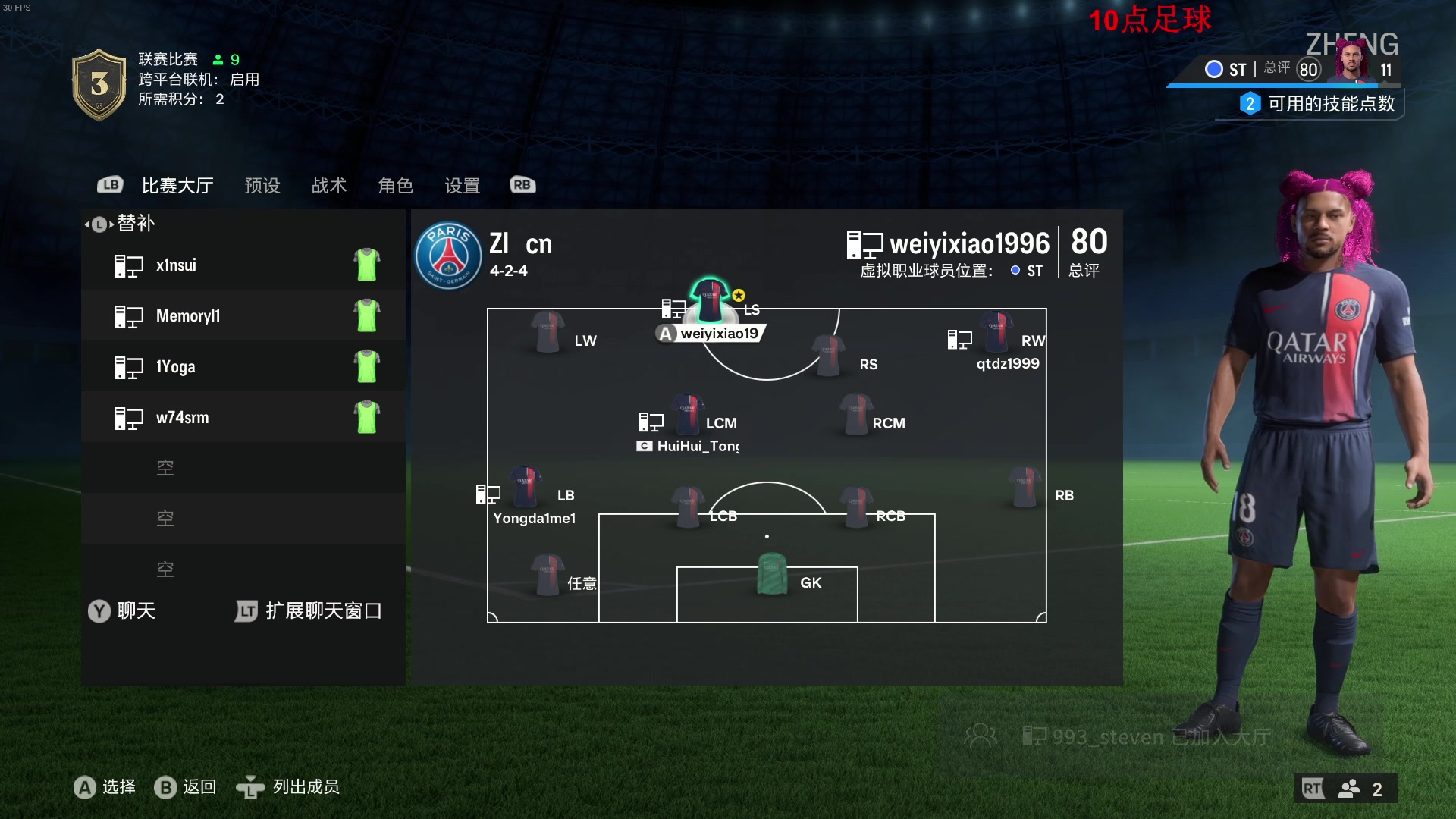Select the GK goalkeeper position
Image resolution: width=1456 pixels, height=819 pixels.
tap(772, 575)
